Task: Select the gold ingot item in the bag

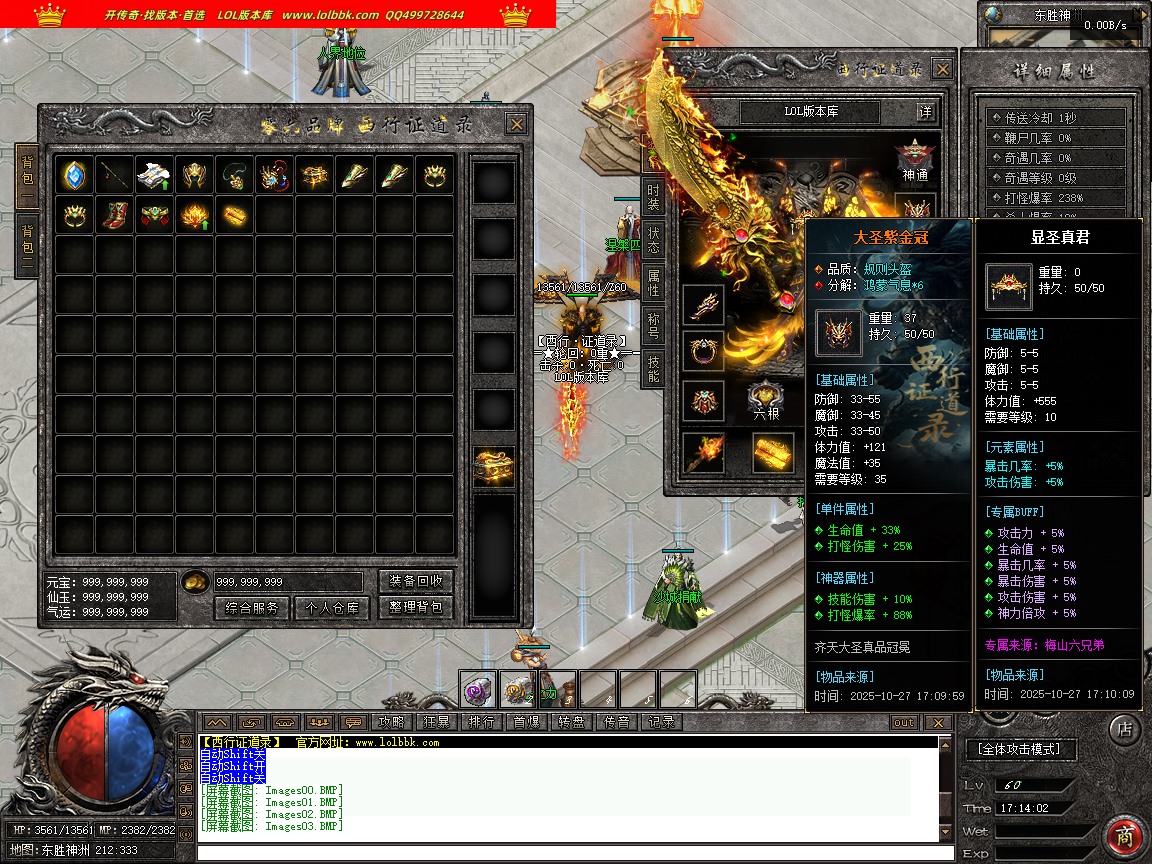Action: coord(234,215)
